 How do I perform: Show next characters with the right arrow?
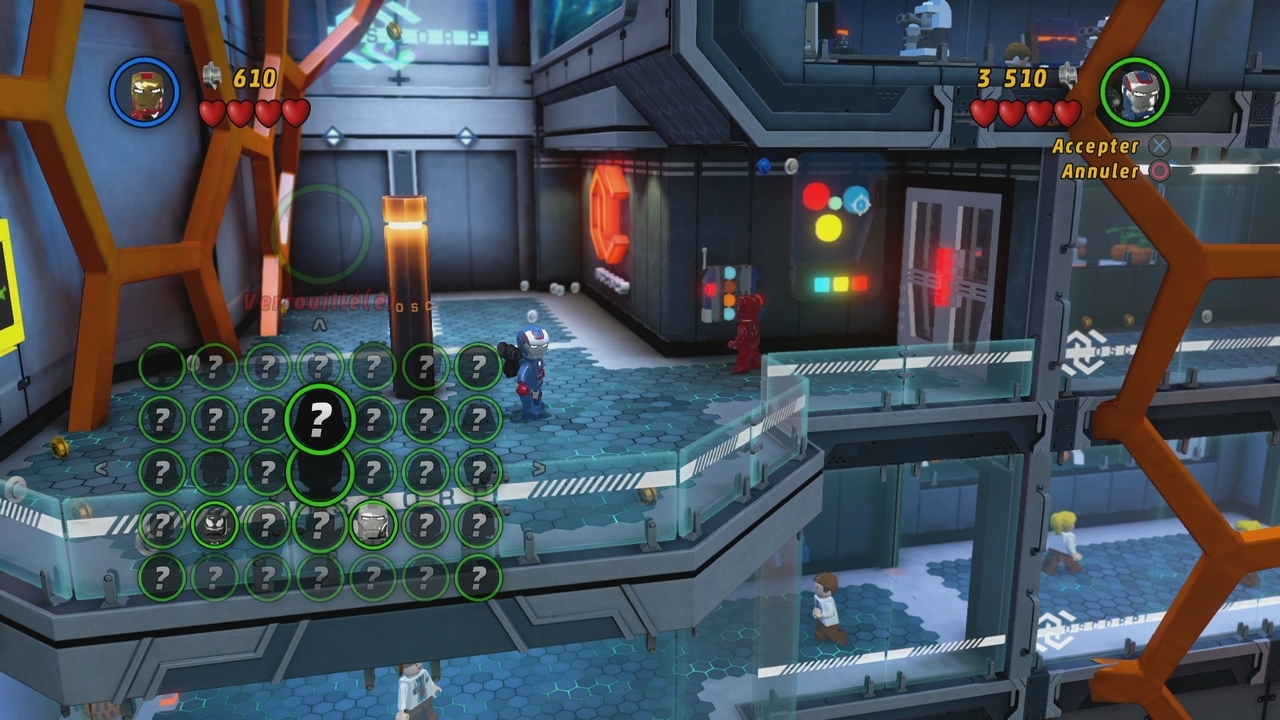[539, 467]
